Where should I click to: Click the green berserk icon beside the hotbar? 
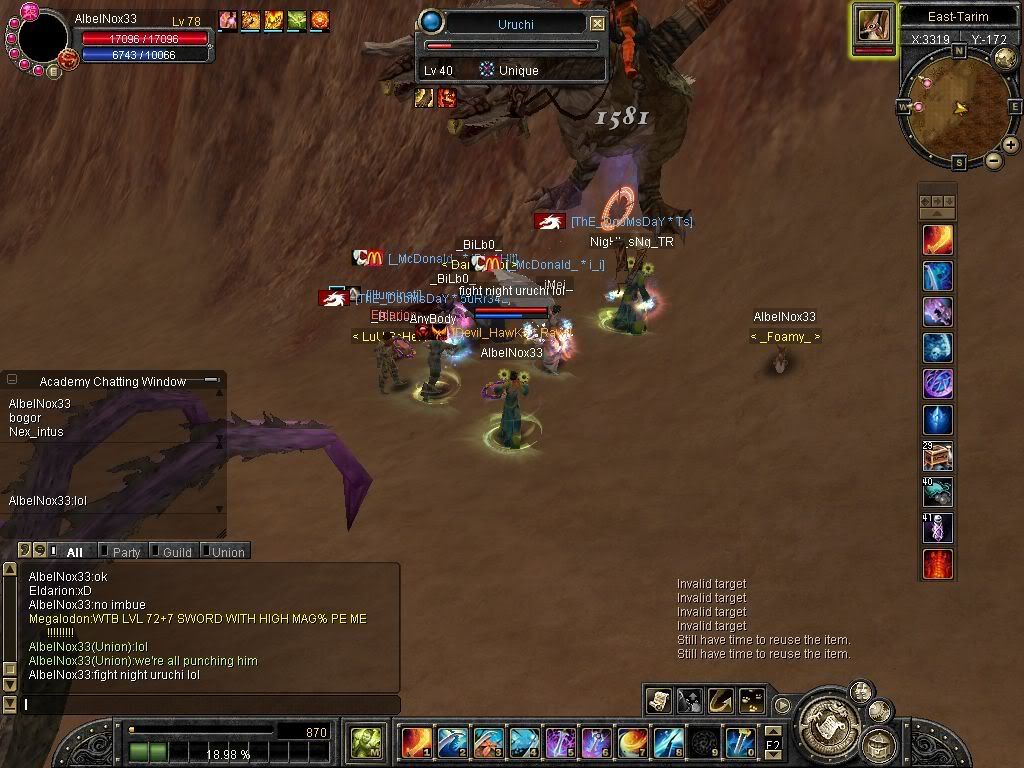pyautogui.click(x=365, y=743)
